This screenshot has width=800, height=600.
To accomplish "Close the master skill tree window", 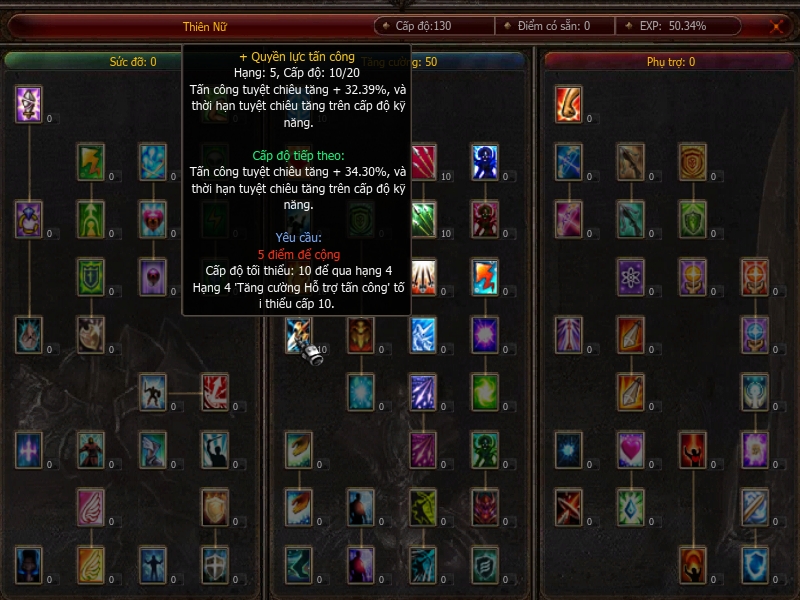I will pyautogui.click(x=776, y=27).
